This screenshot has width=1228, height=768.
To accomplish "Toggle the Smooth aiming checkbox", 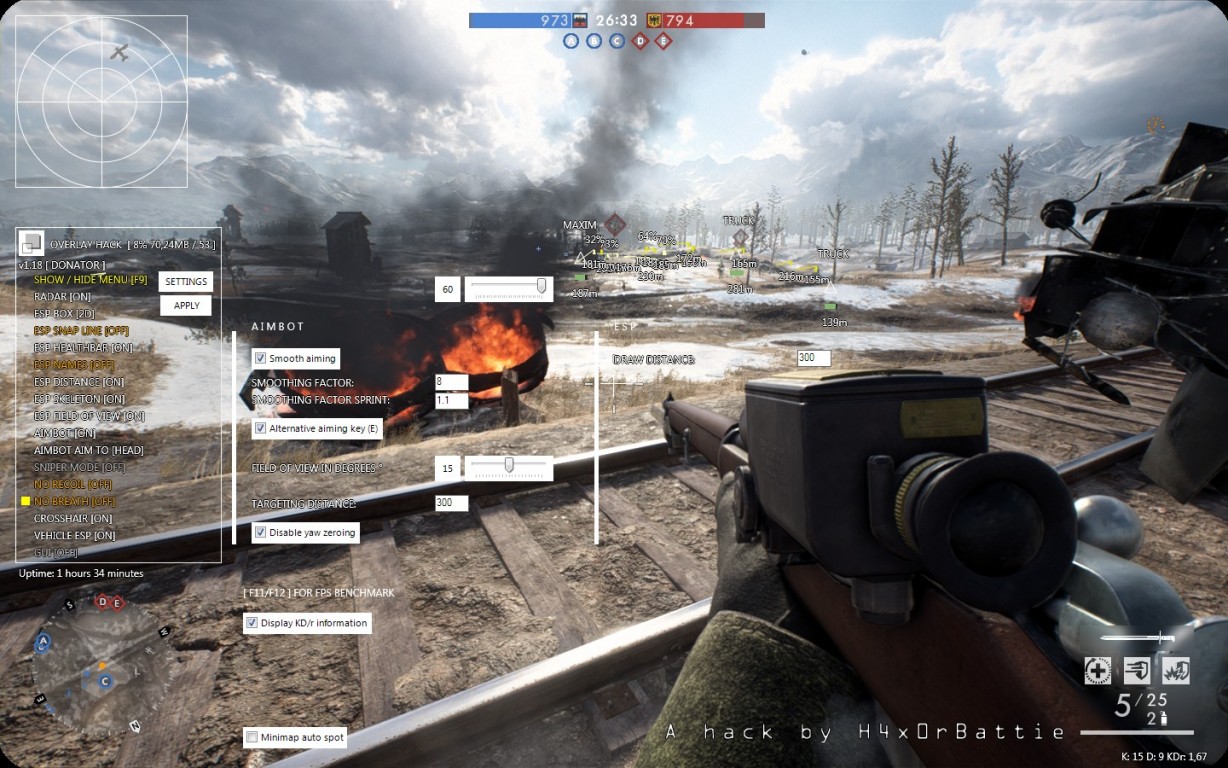I will 260,358.
